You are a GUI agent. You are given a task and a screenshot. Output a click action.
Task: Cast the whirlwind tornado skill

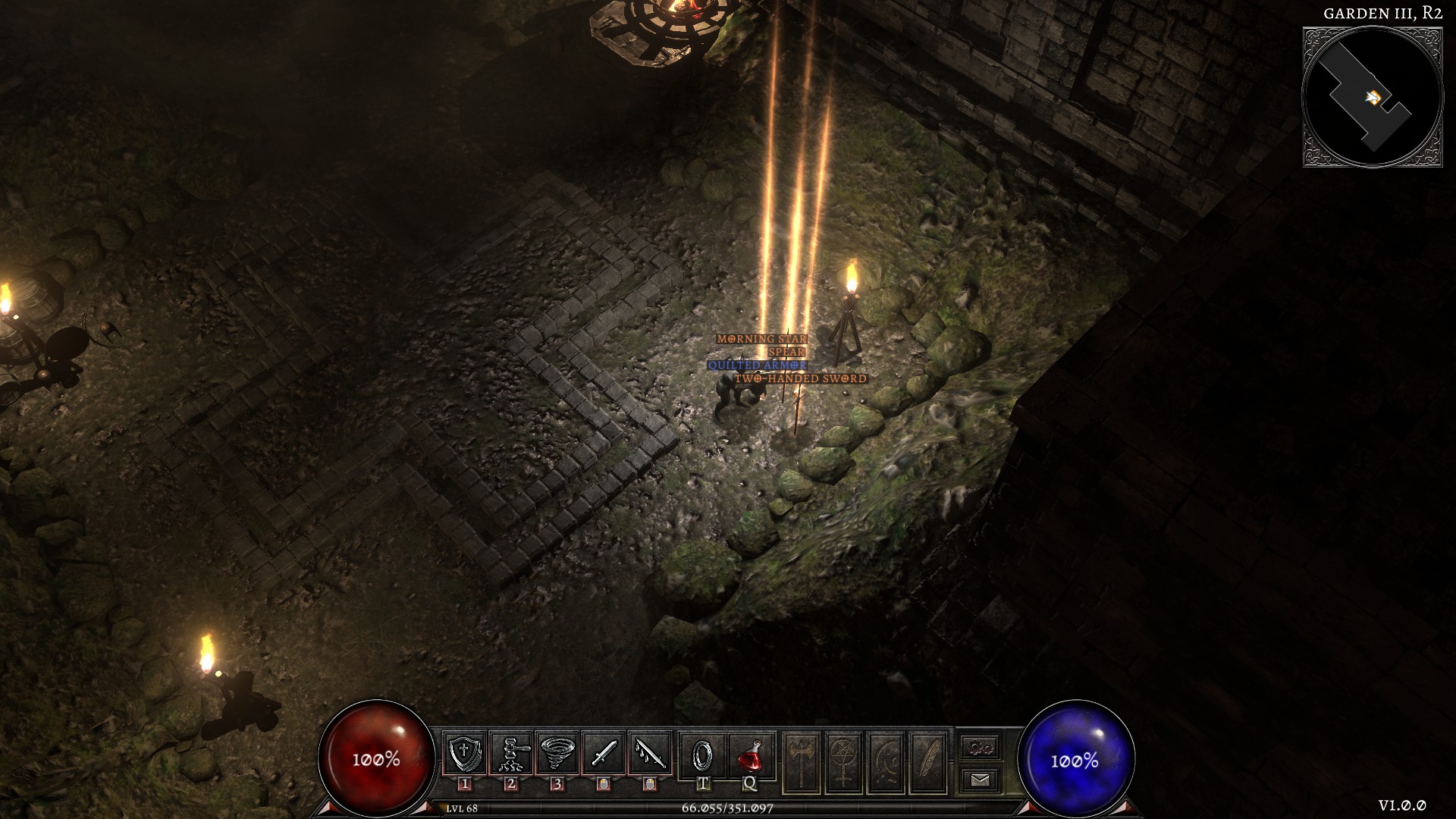(557, 754)
